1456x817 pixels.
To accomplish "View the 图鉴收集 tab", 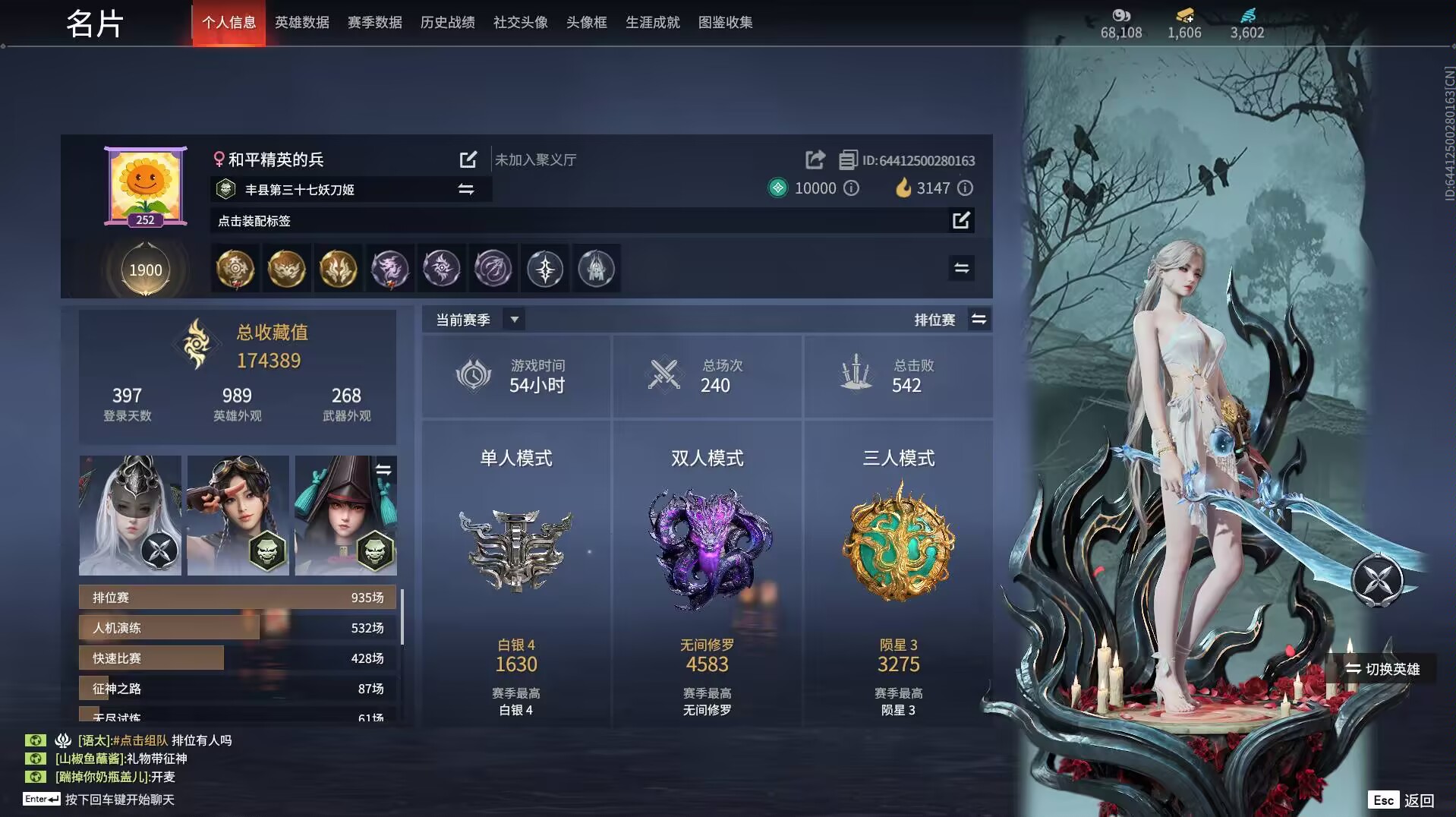I will [x=725, y=23].
